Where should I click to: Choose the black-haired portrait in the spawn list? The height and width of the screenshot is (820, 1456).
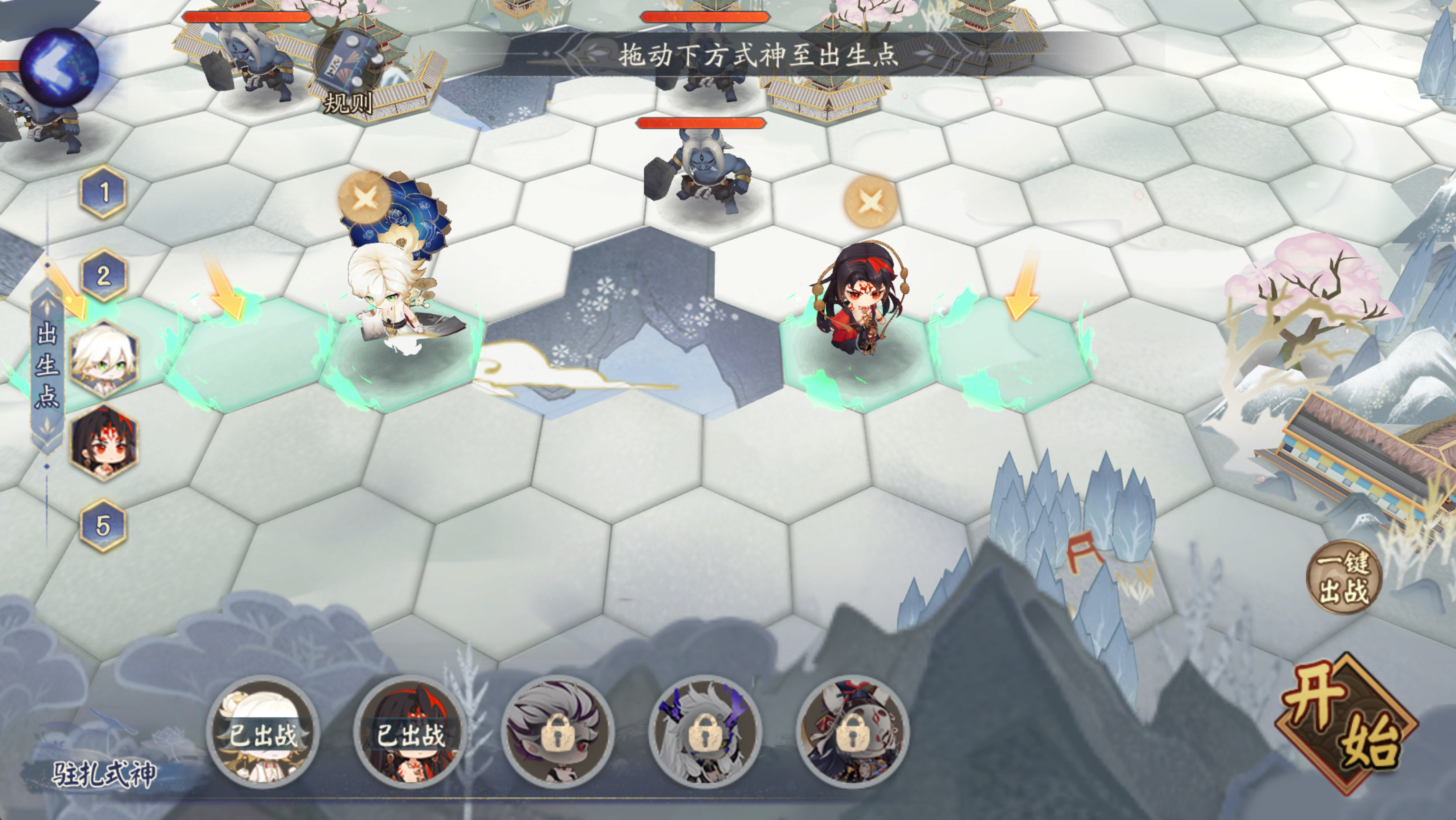pyautogui.click(x=105, y=443)
